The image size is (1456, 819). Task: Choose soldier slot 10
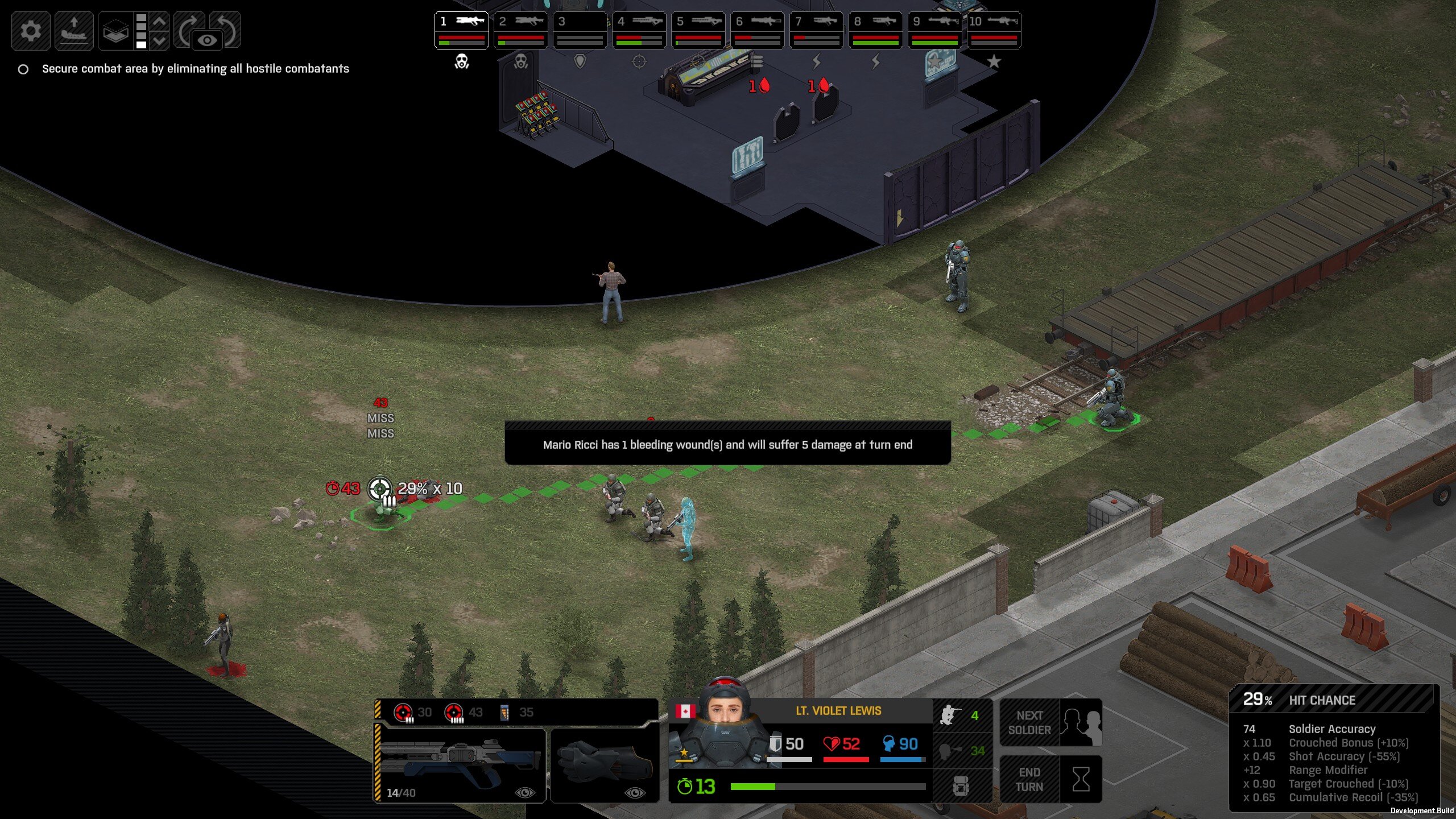pos(994,30)
